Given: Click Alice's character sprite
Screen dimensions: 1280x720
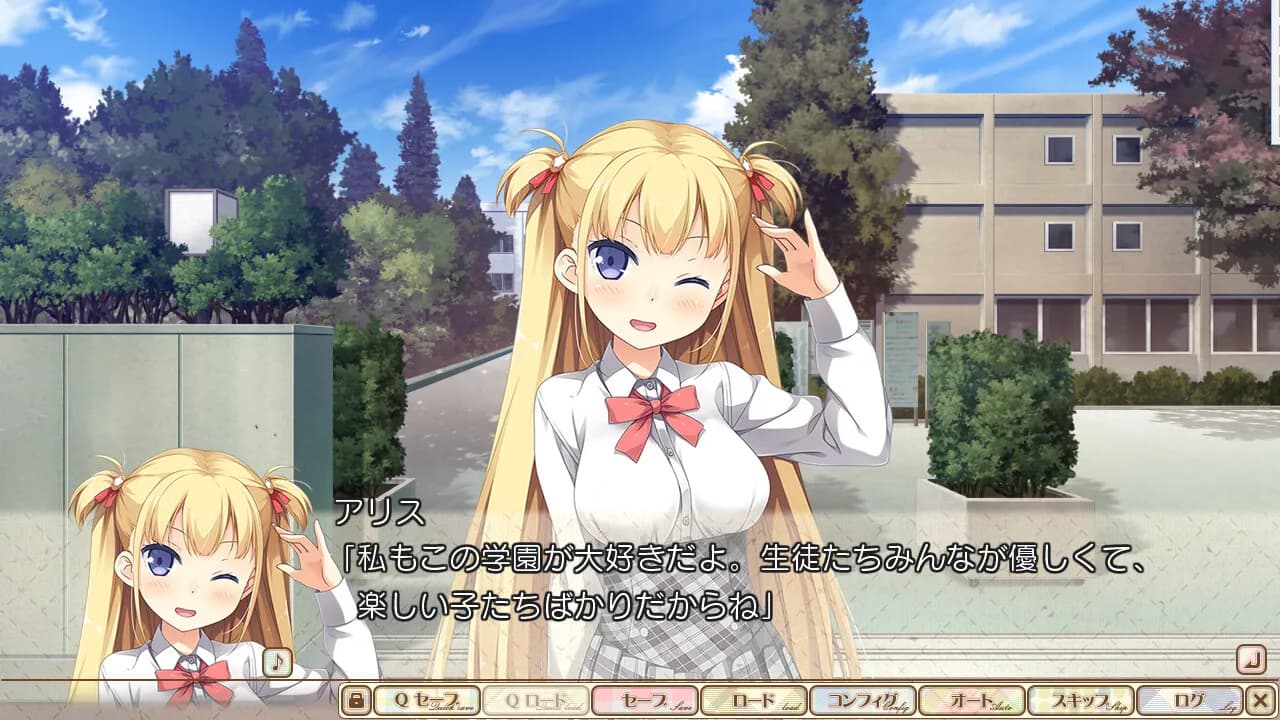Looking at the screenshot, I should point(650,300).
